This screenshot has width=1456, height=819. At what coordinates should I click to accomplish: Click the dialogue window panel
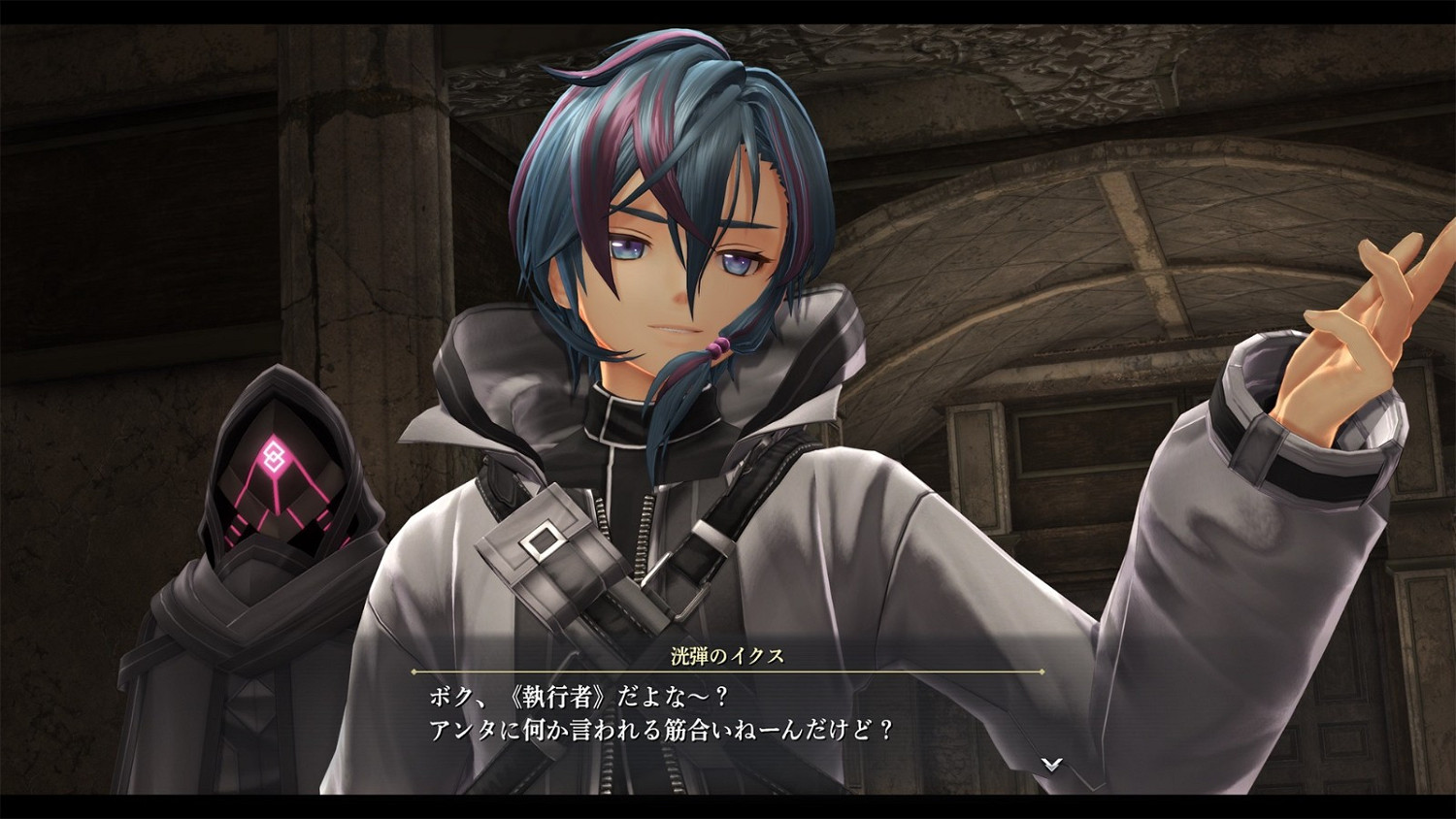coord(728,708)
